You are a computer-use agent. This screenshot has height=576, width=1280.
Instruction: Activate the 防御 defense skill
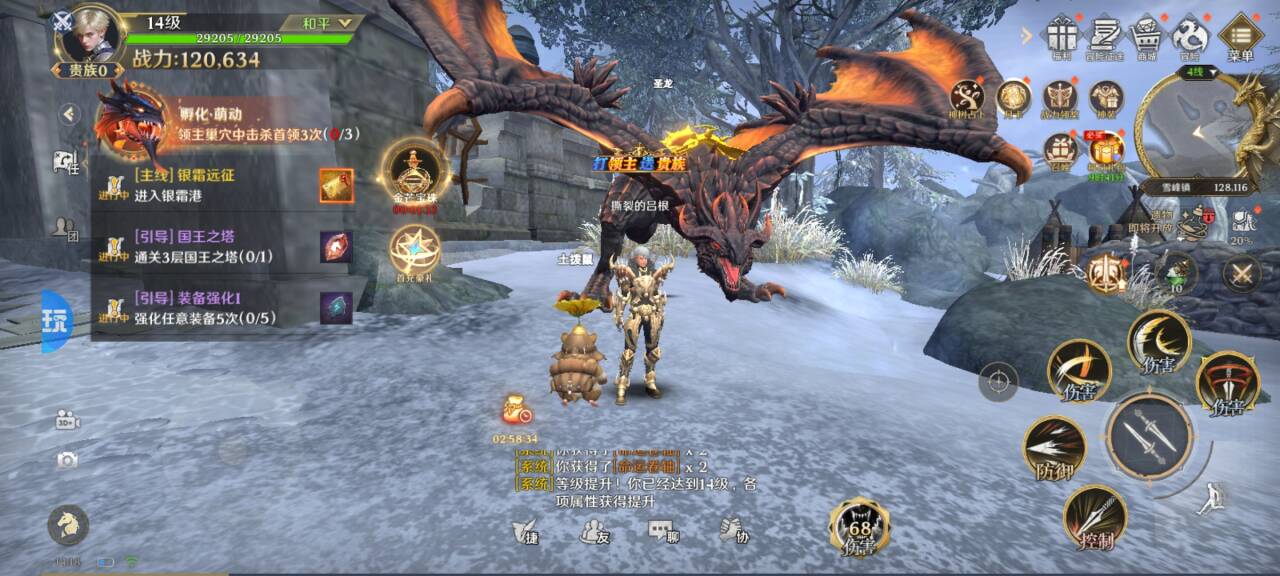(1055, 448)
